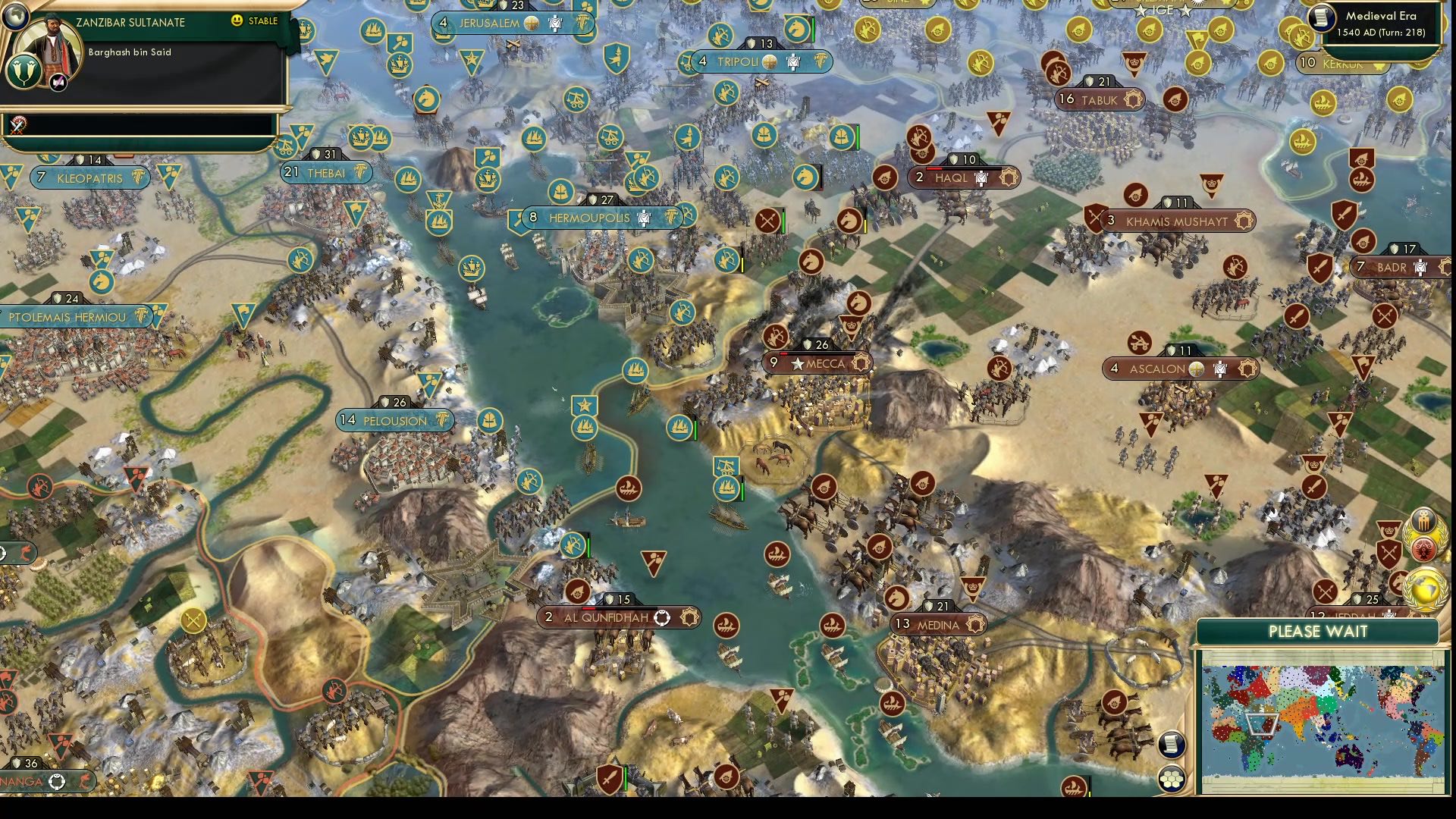Click the horses resource pasture near Mecca
The width and height of the screenshot is (1456, 819).
[x=772, y=457]
